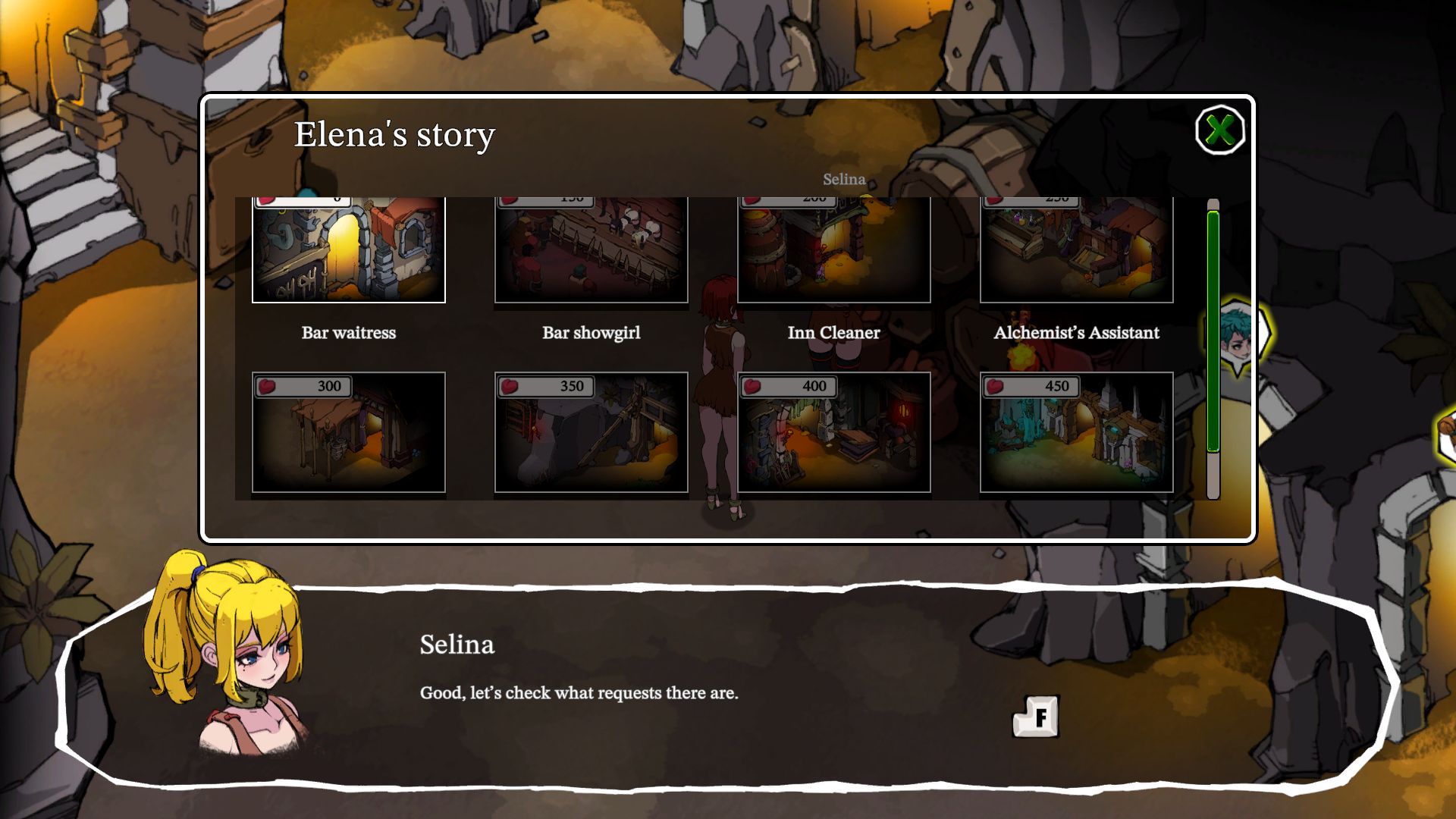The width and height of the screenshot is (1456, 819).
Task: Choose the Bar showgirl job thumbnail
Action: coord(591,250)
